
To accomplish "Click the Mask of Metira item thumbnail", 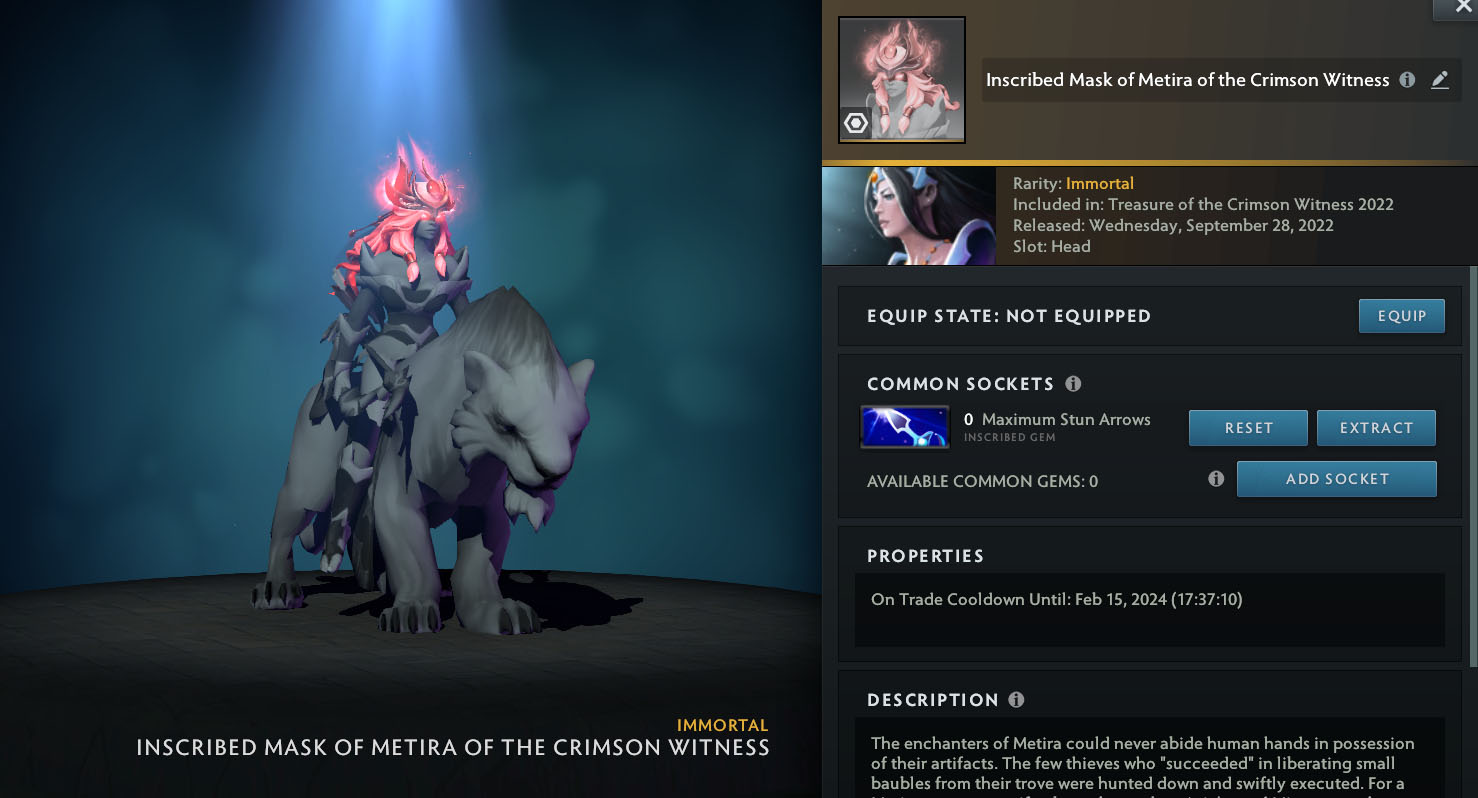I will (x=901, y=80).
